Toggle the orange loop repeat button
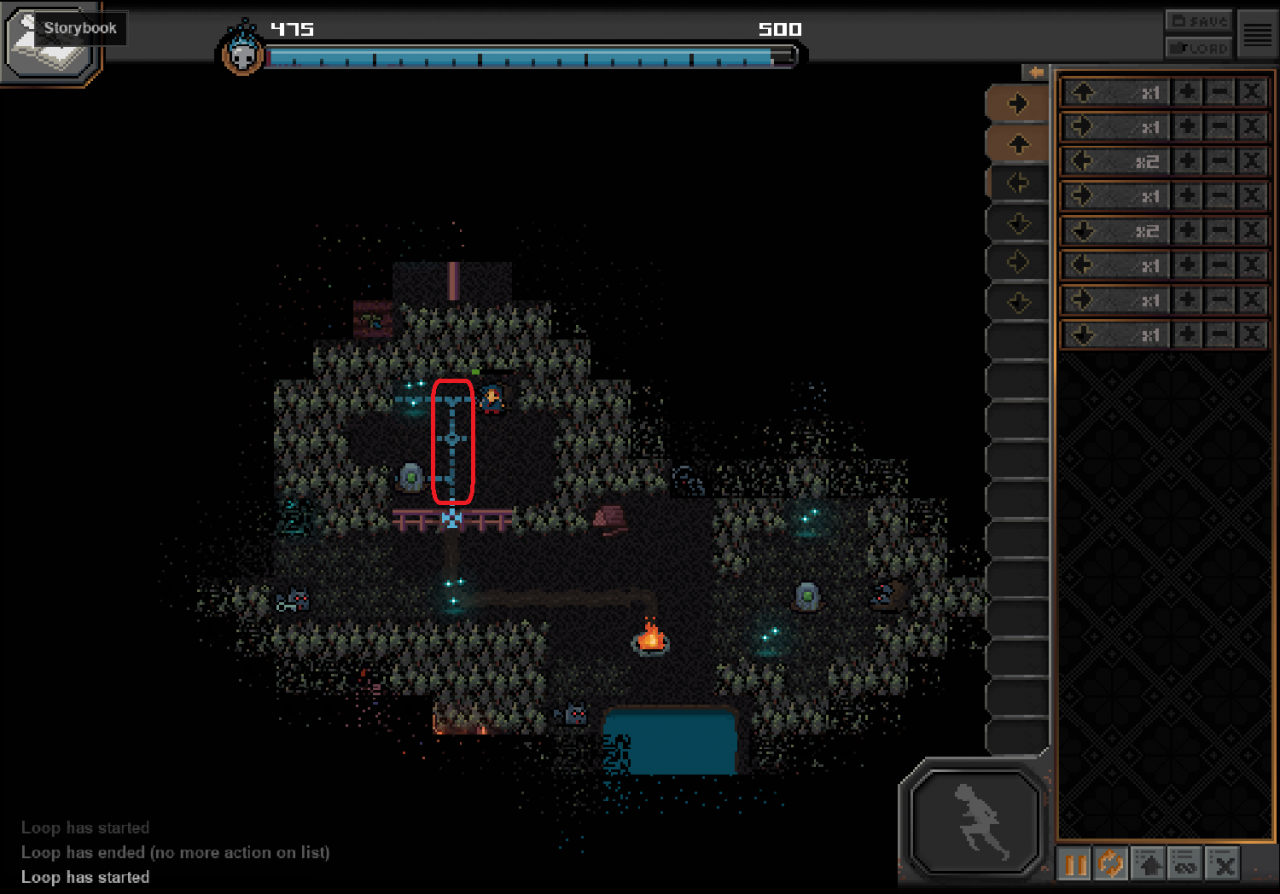This screenshot has width=1280, height=894. [1110, 863]
